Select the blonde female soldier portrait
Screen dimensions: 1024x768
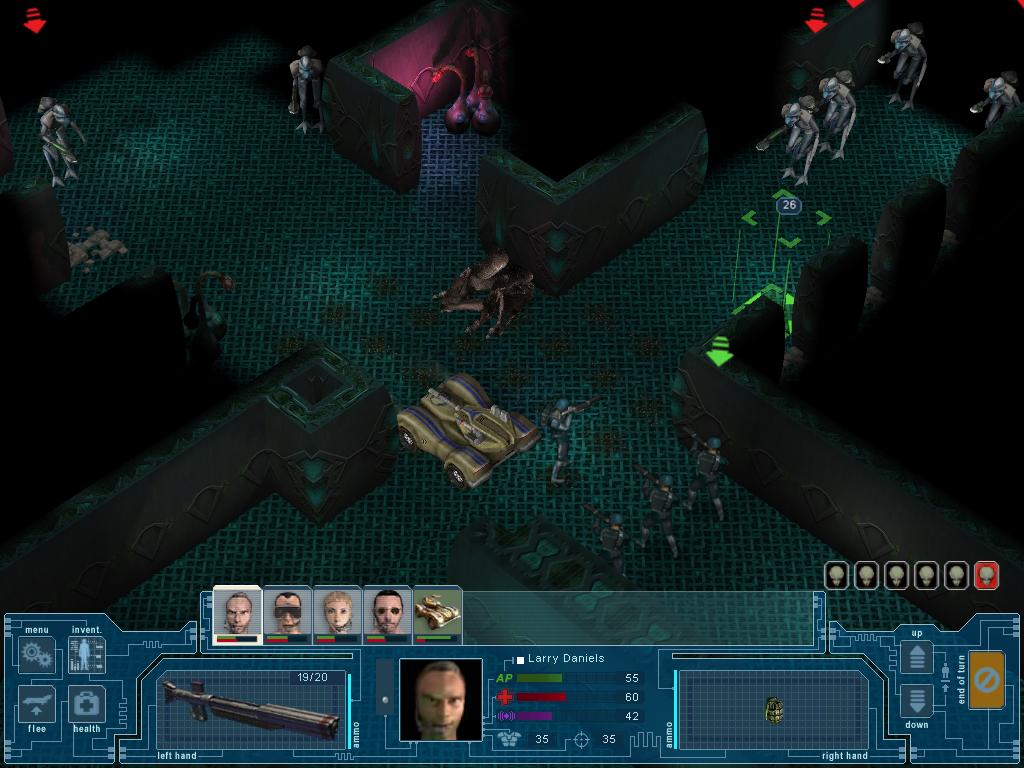337,612
